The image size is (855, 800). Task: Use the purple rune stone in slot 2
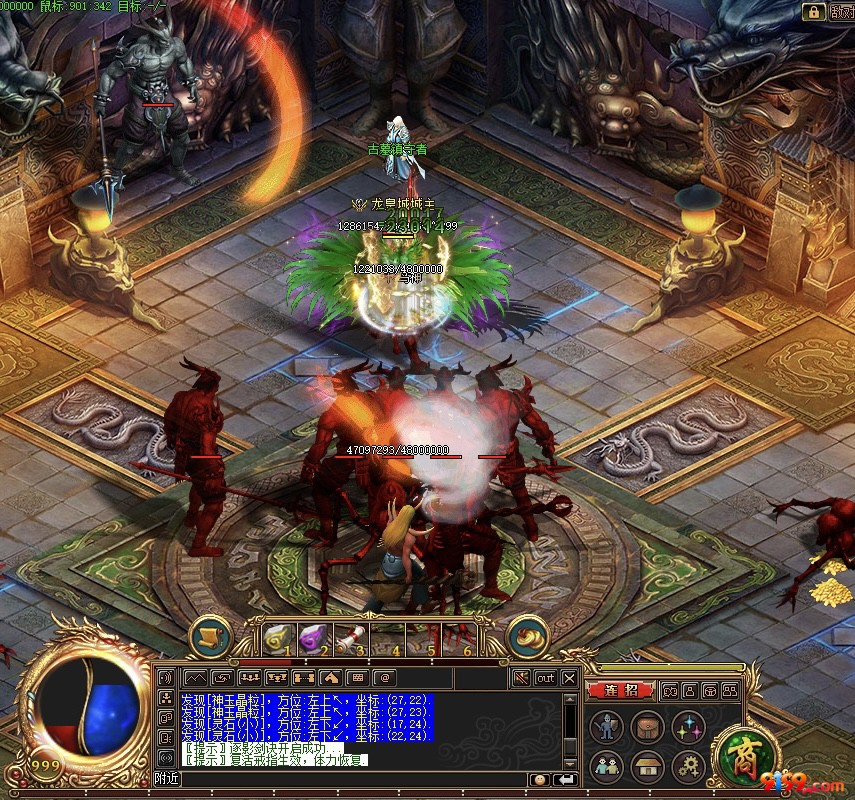click(x=311, y=637)
